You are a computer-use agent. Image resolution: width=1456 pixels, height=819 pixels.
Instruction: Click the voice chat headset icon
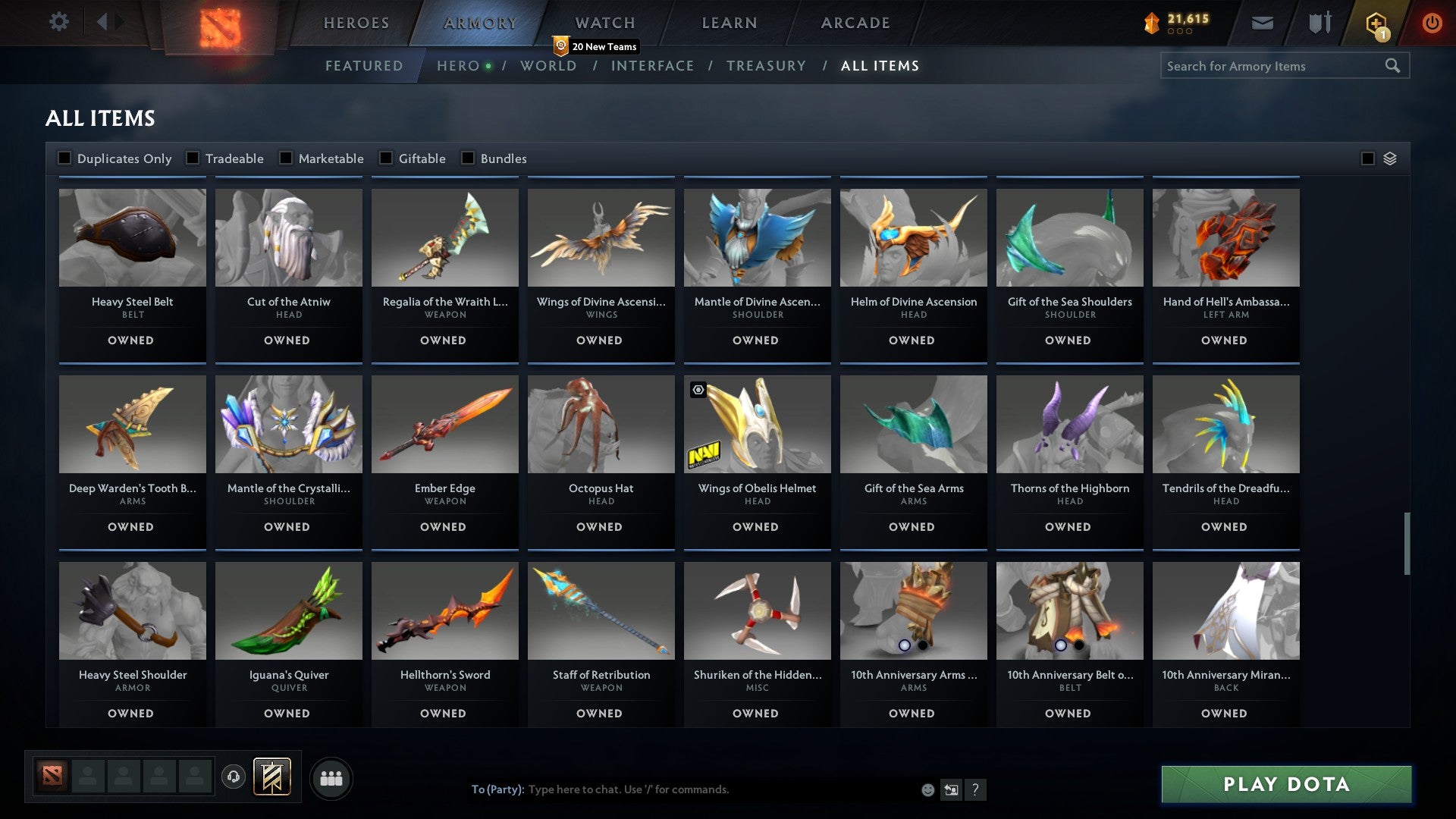click(x=234, y=777)
